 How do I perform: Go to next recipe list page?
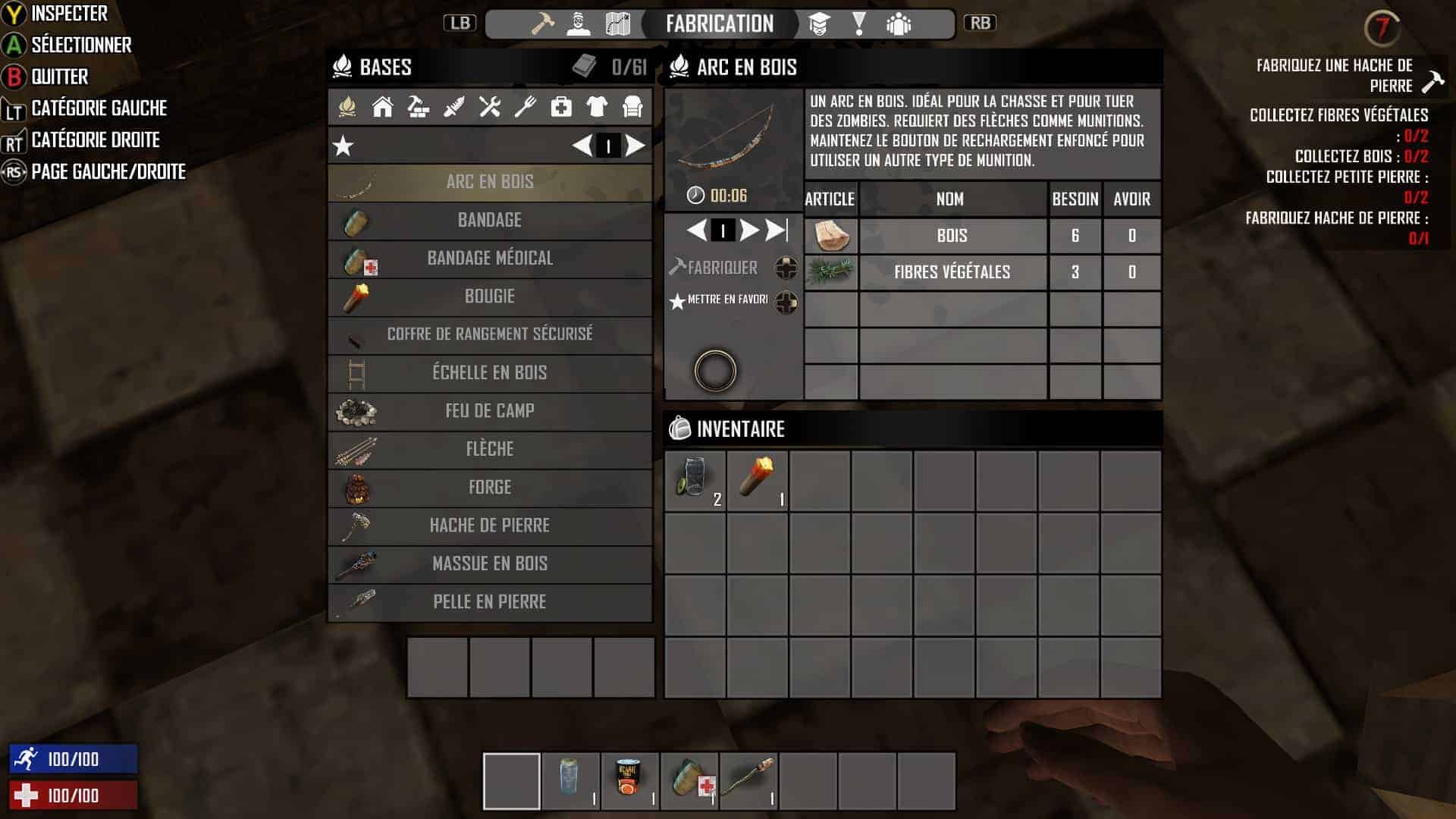pyautogui.click(x=635, y=146)
